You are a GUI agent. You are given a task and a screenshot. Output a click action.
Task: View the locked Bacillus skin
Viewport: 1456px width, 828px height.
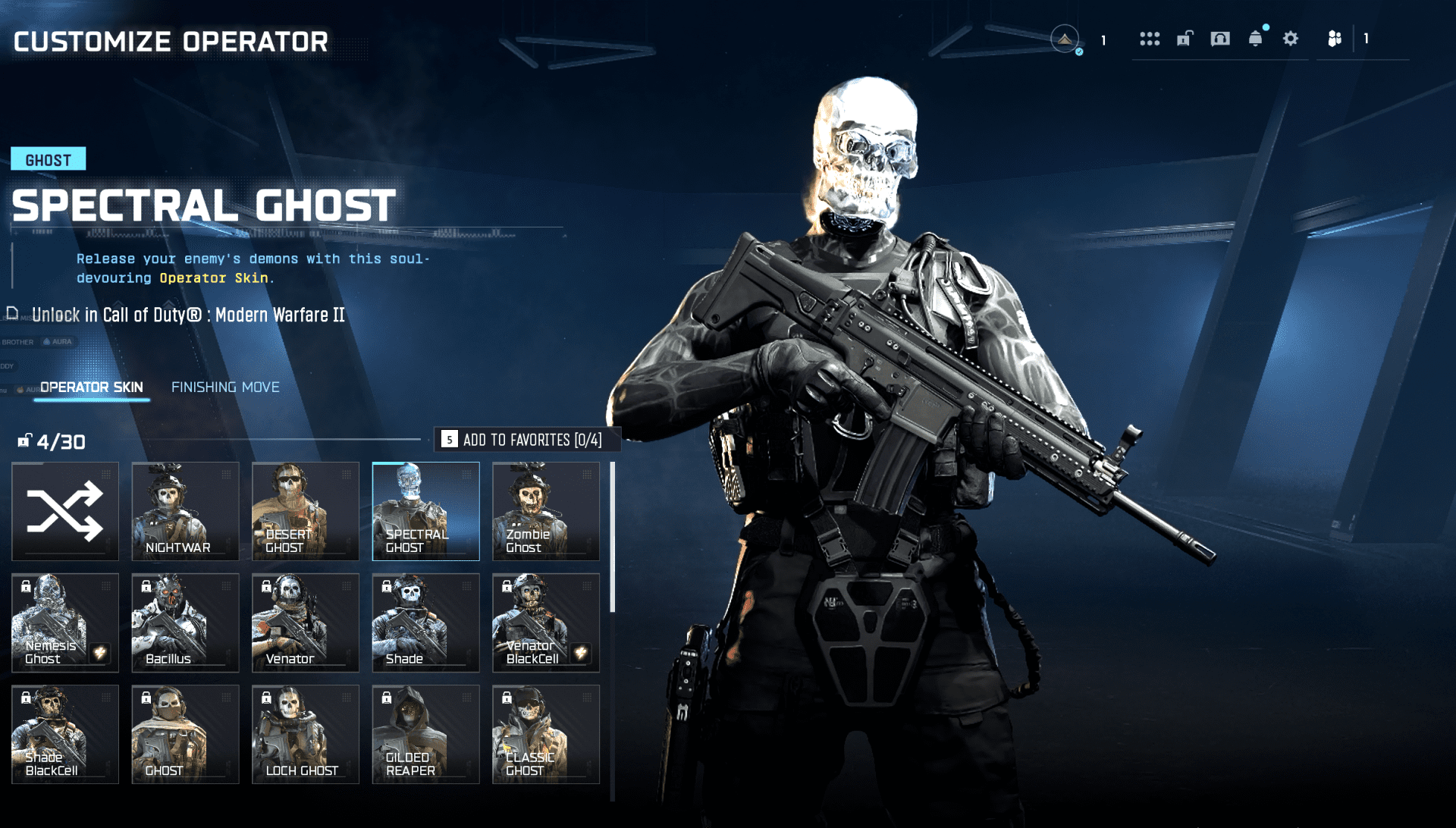tap(184, 623)
